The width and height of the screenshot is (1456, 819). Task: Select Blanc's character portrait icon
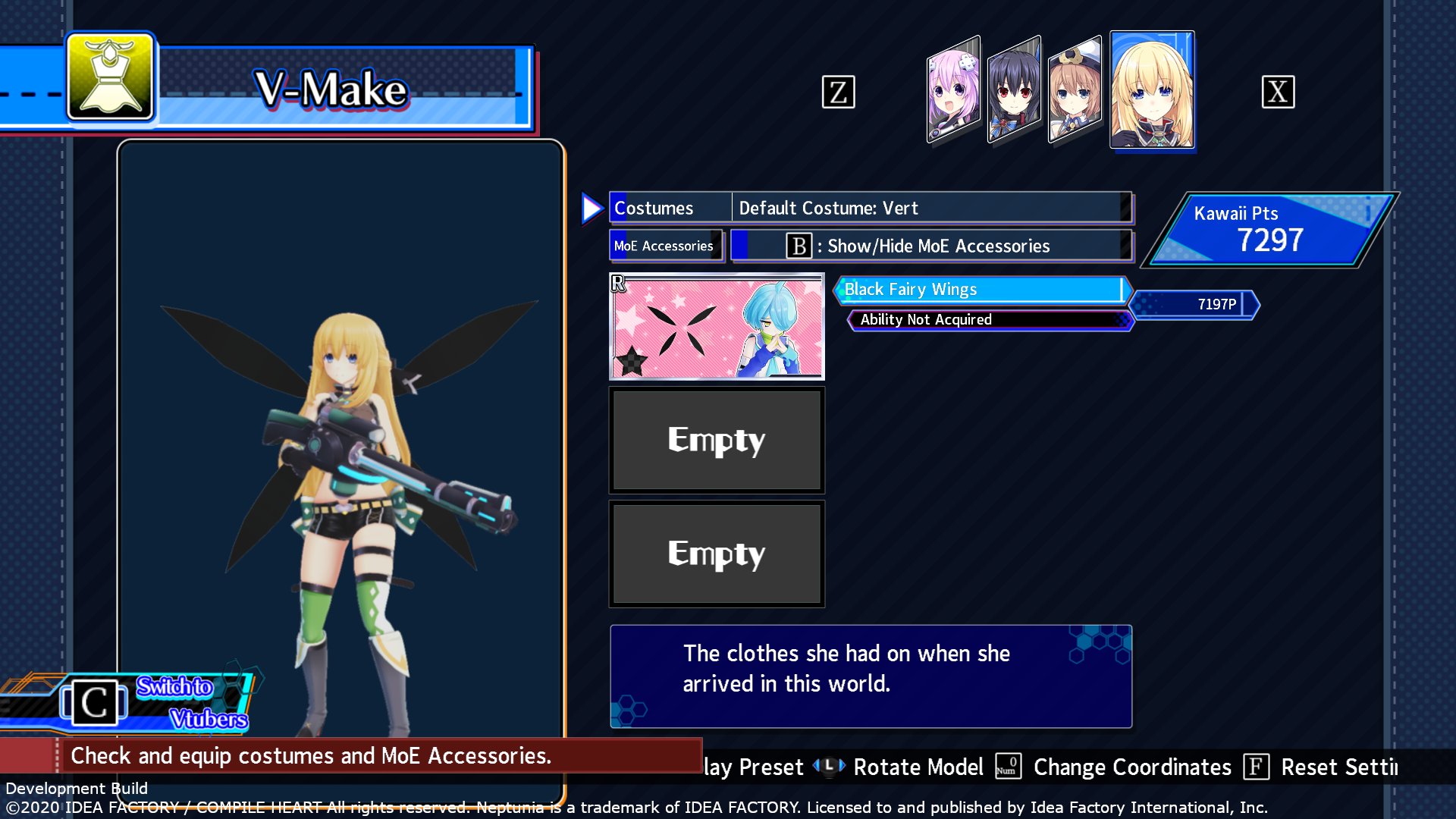coord(1075,89)
